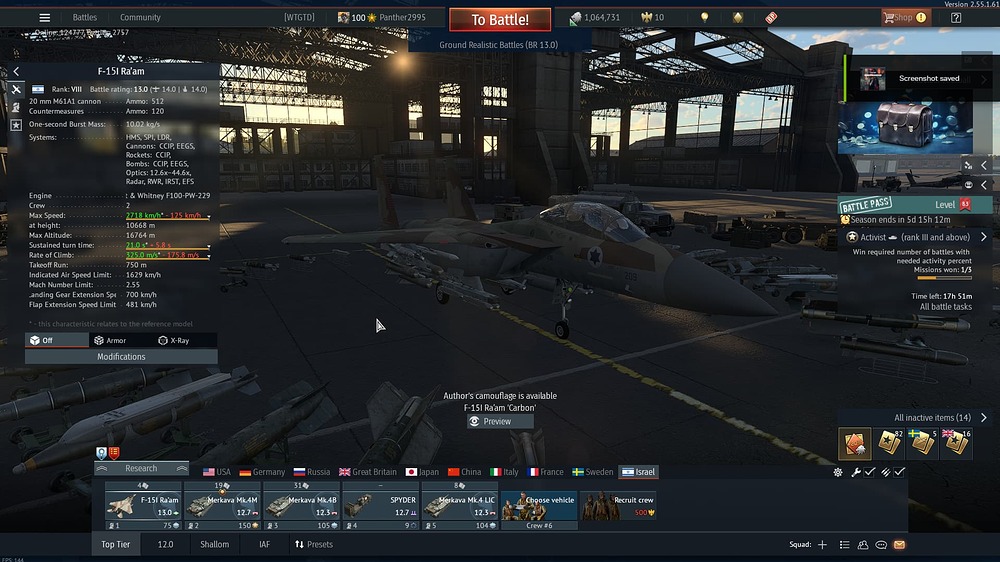Select the Germany nation tab
Screen dimensions: 1000x562
[x=261, y=472]
